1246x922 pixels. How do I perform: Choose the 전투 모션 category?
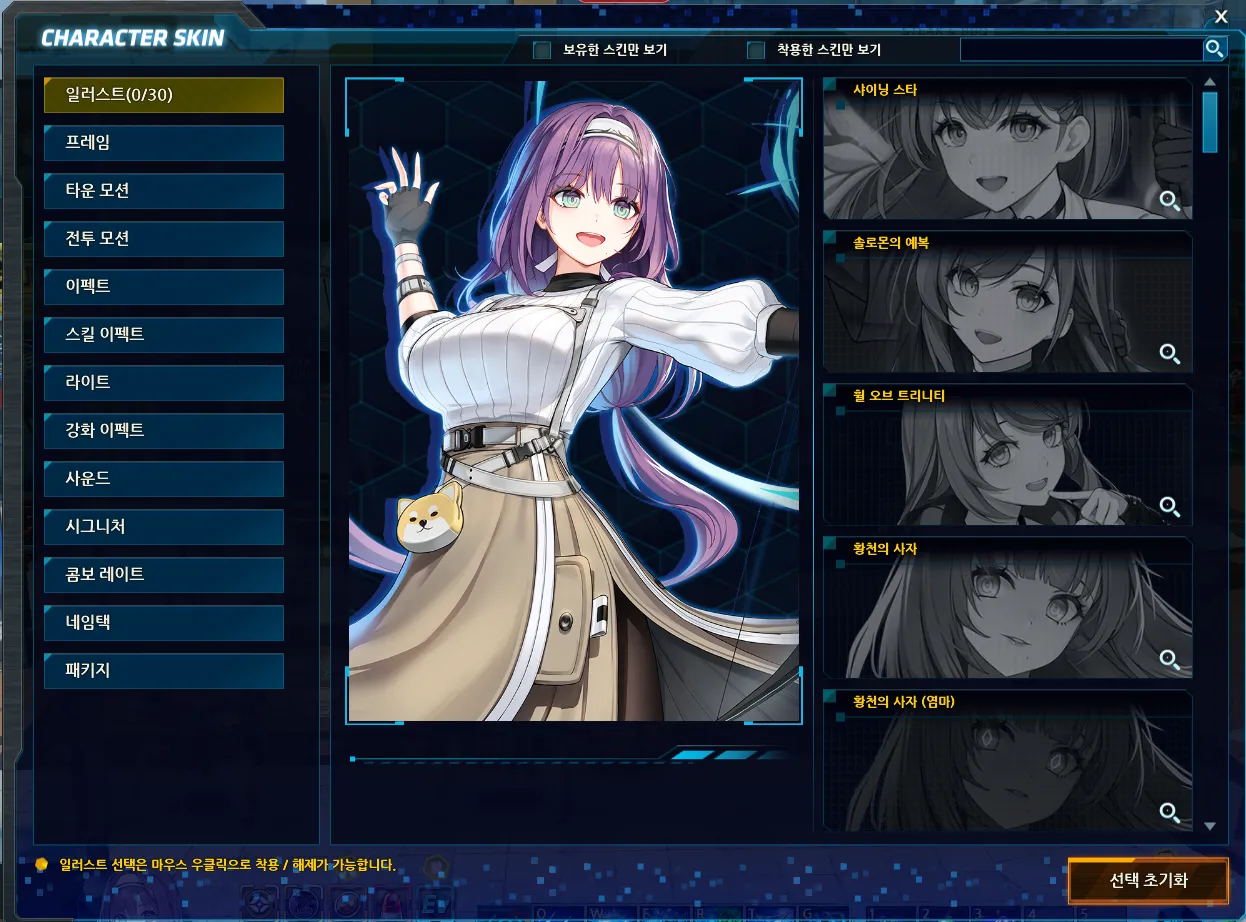pyautogui.click(x=164, y=239)
